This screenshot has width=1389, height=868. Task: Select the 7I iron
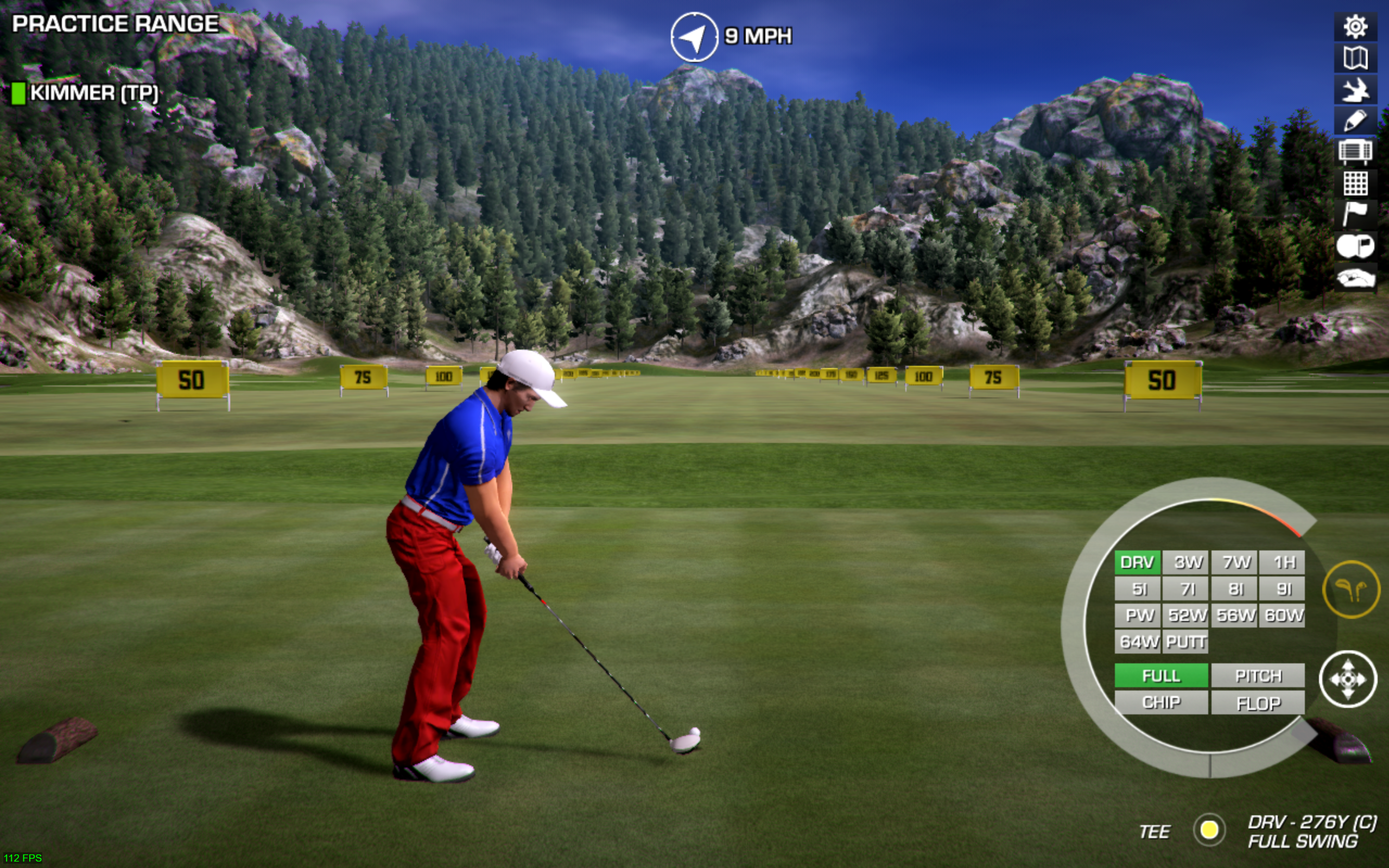coord(1187,588)
